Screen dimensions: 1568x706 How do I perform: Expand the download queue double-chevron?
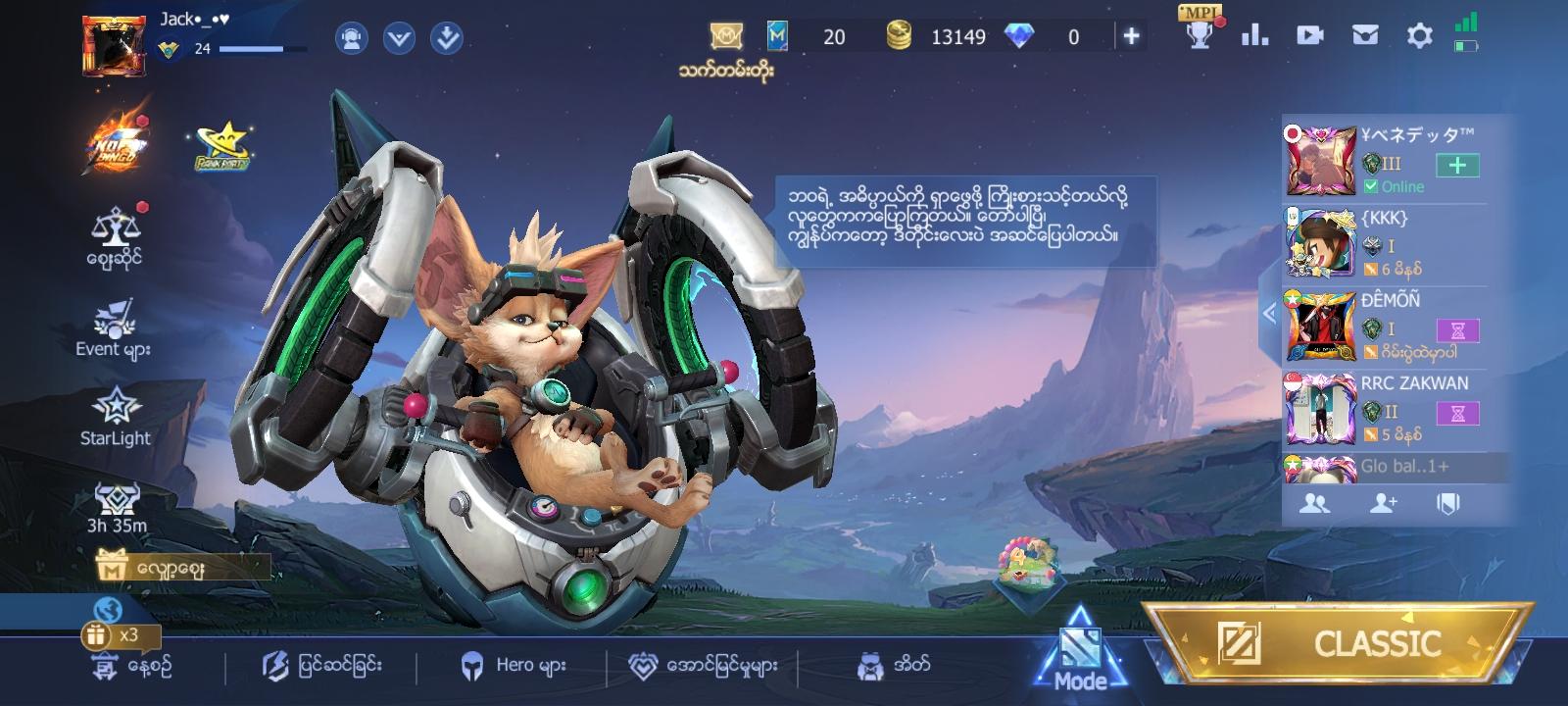click(x=446, y=40)
